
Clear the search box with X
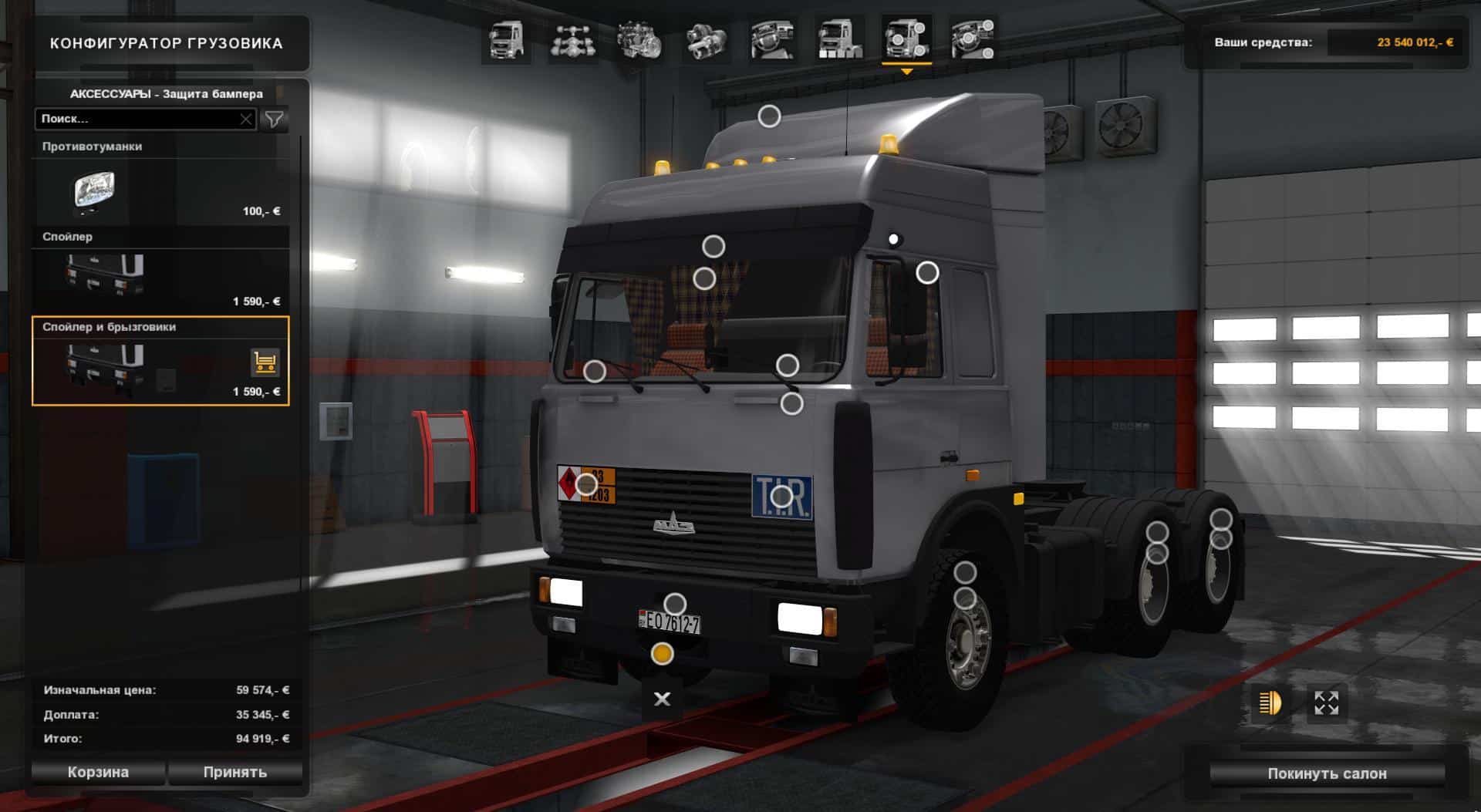[245, 119]
